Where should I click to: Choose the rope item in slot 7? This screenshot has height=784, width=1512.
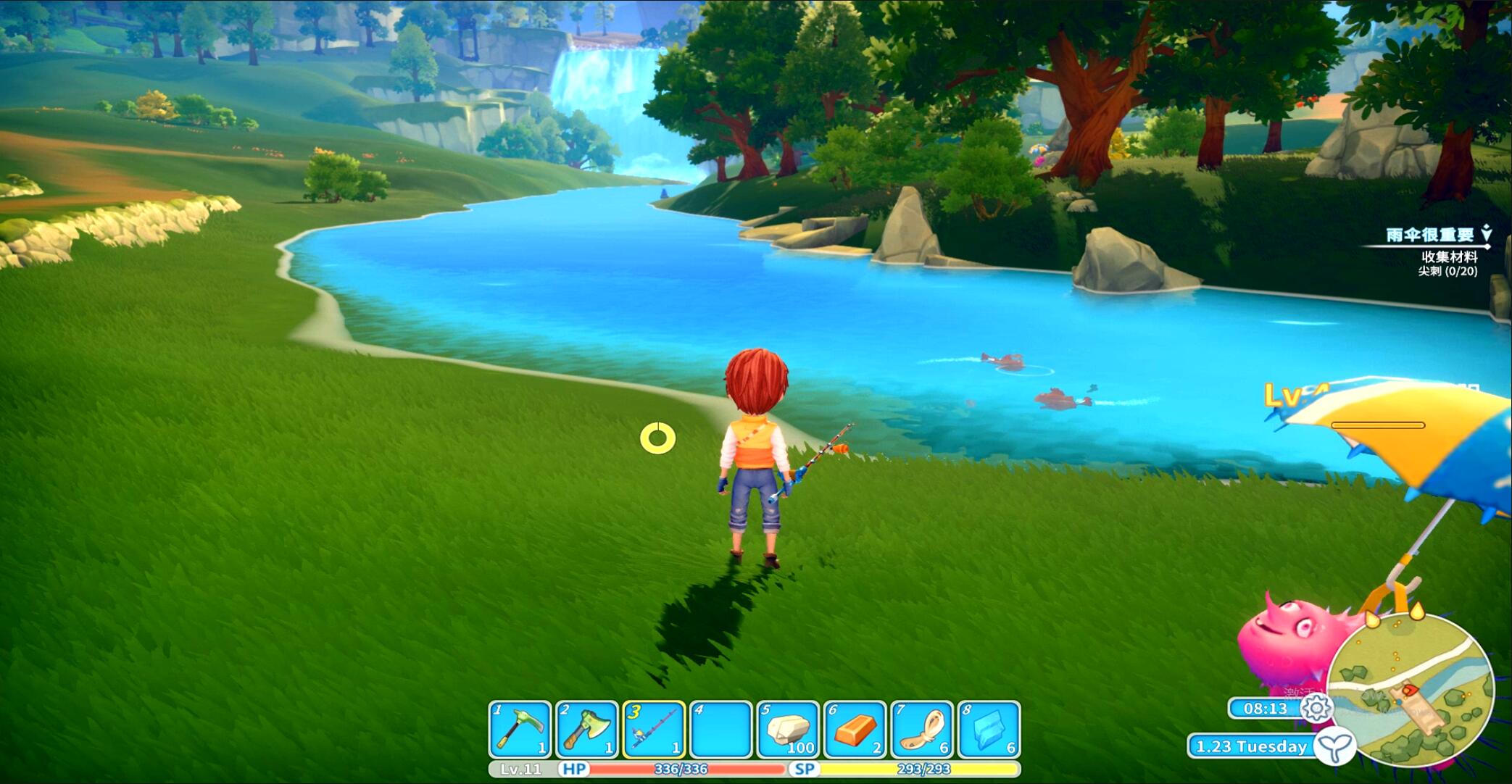(922, 729)
